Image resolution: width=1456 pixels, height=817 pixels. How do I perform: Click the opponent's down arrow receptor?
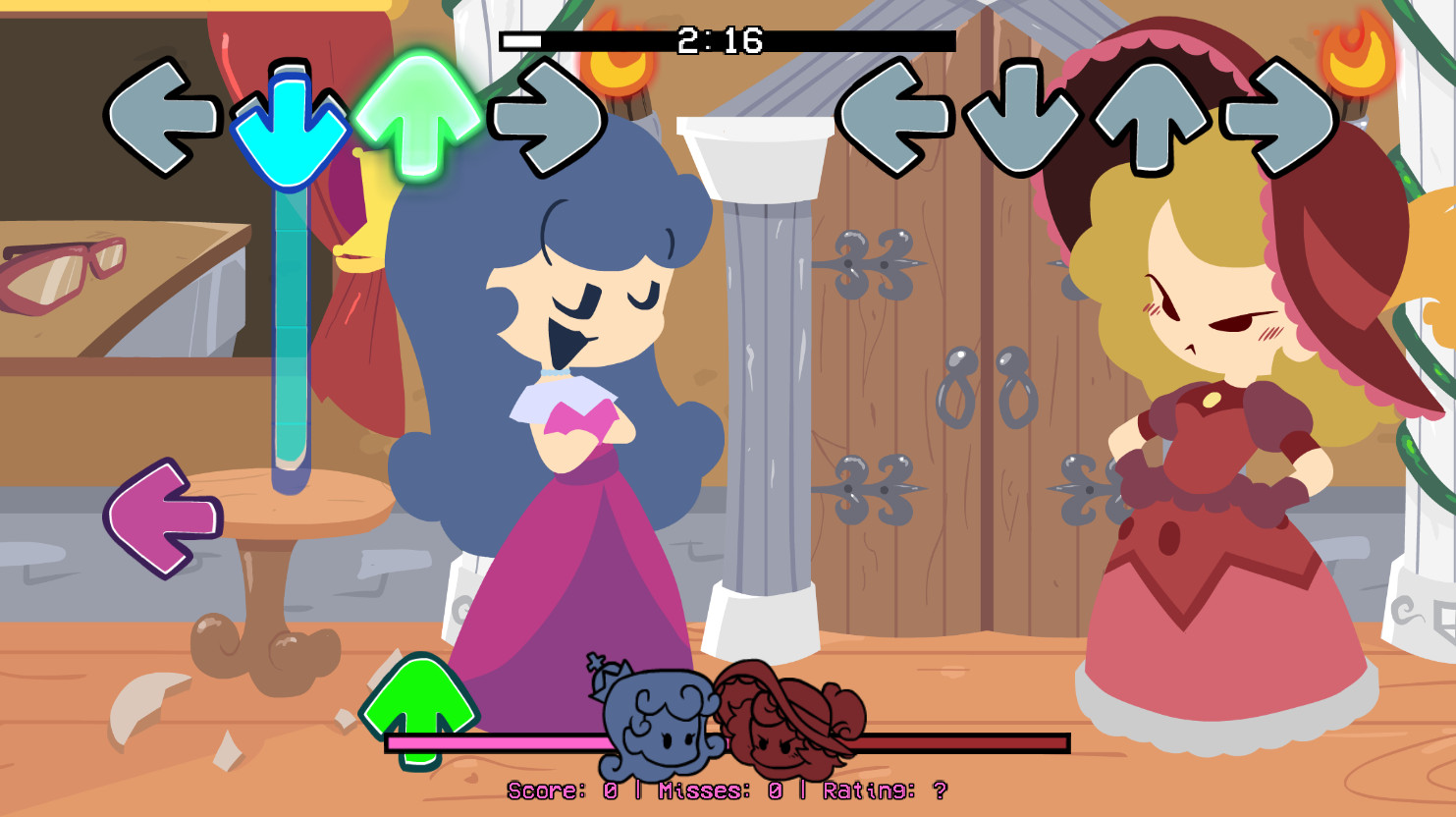pyautogui.click(x=1021, y=116)
